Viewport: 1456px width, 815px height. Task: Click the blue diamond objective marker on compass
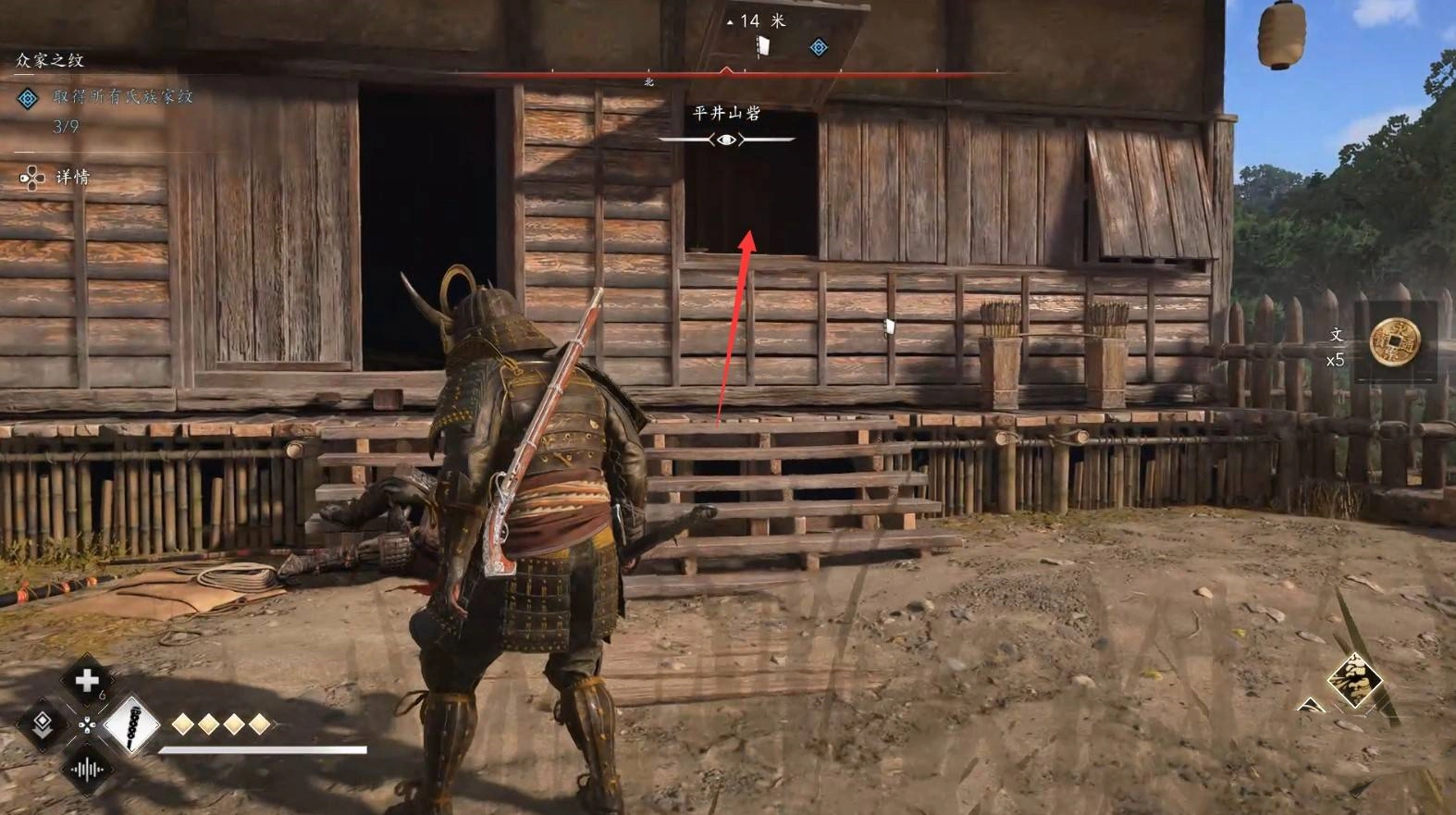tap(819, 47)
